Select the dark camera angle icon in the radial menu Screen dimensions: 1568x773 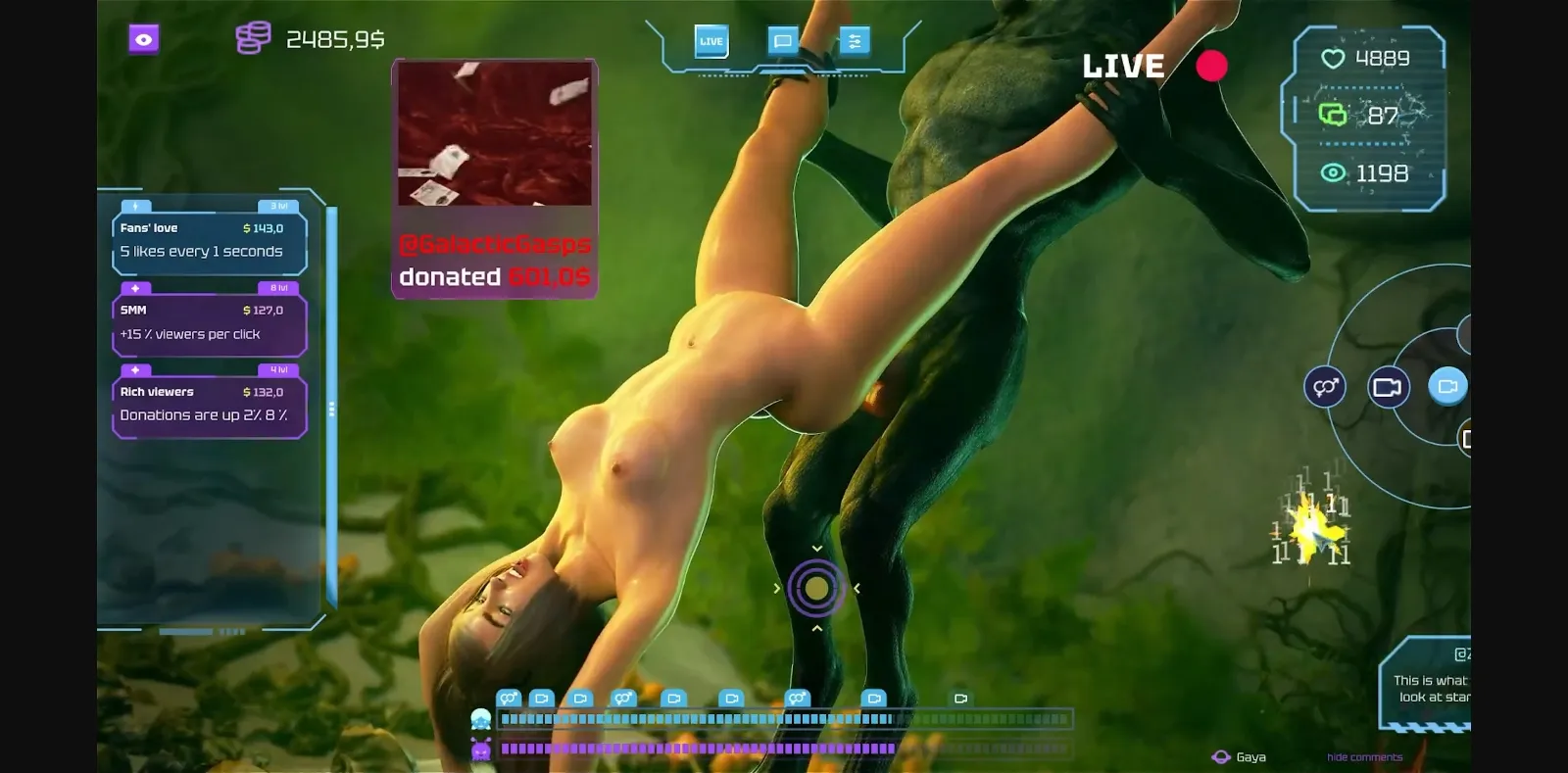pos(1387,387)
